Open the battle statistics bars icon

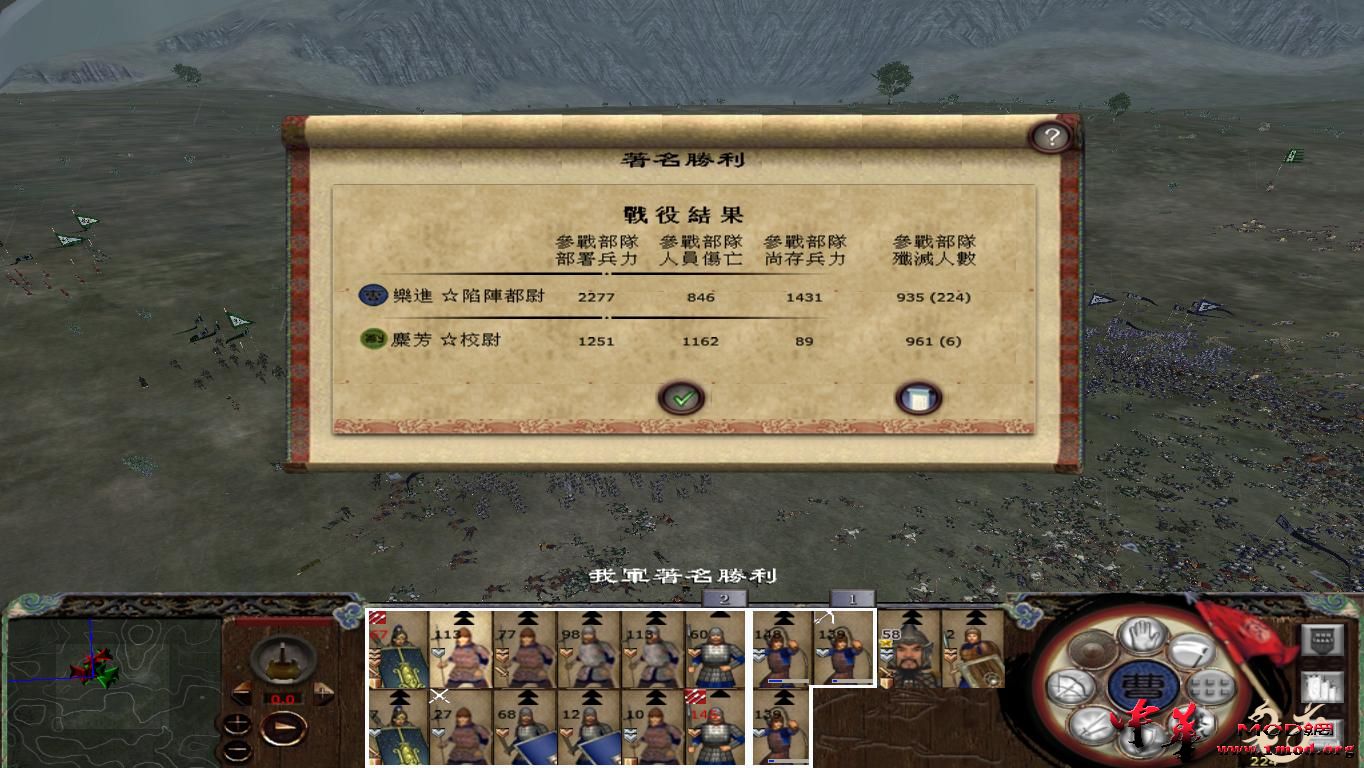(x=1320, y=687)
